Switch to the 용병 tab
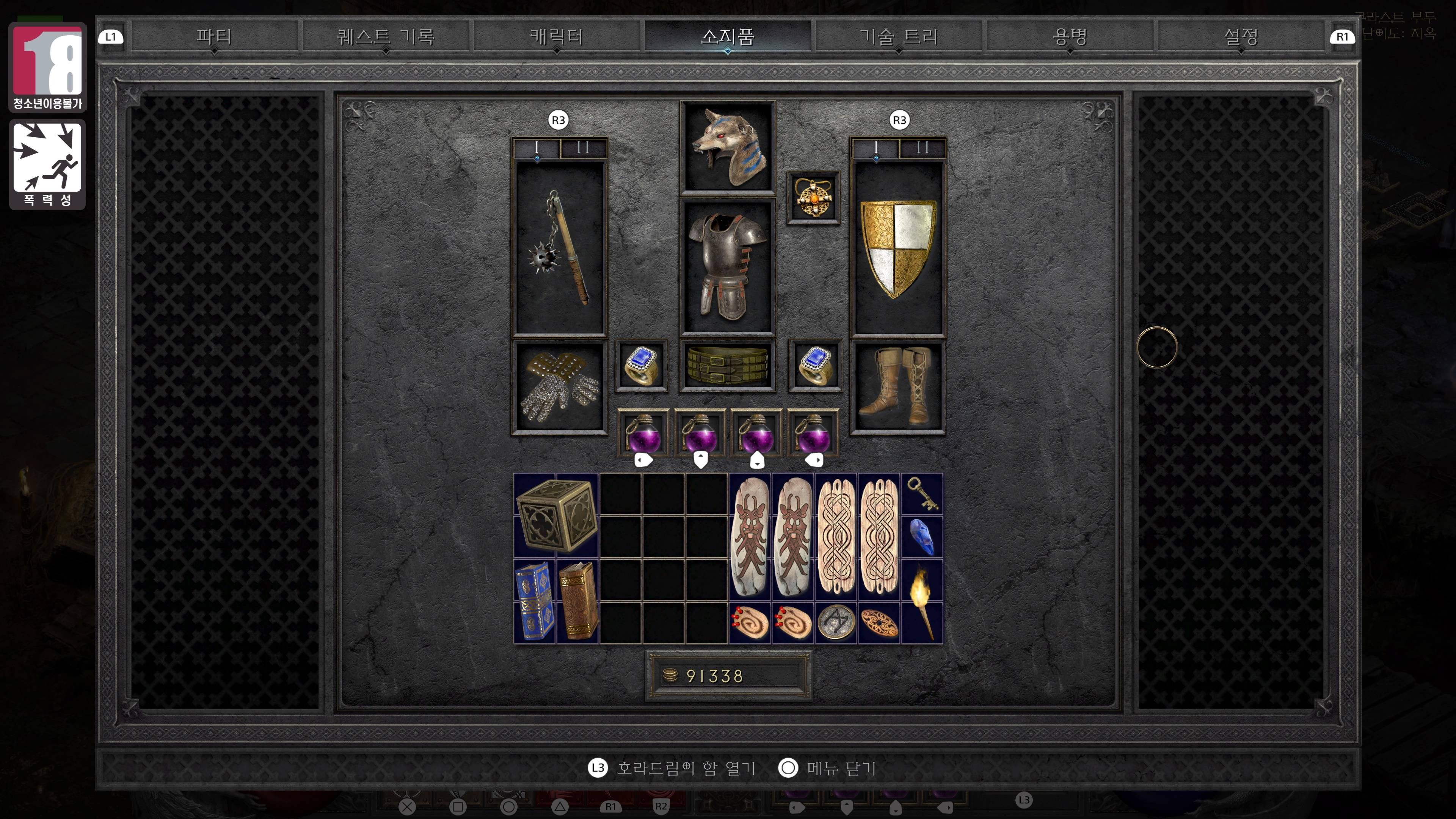 [x=1069, y=37]
